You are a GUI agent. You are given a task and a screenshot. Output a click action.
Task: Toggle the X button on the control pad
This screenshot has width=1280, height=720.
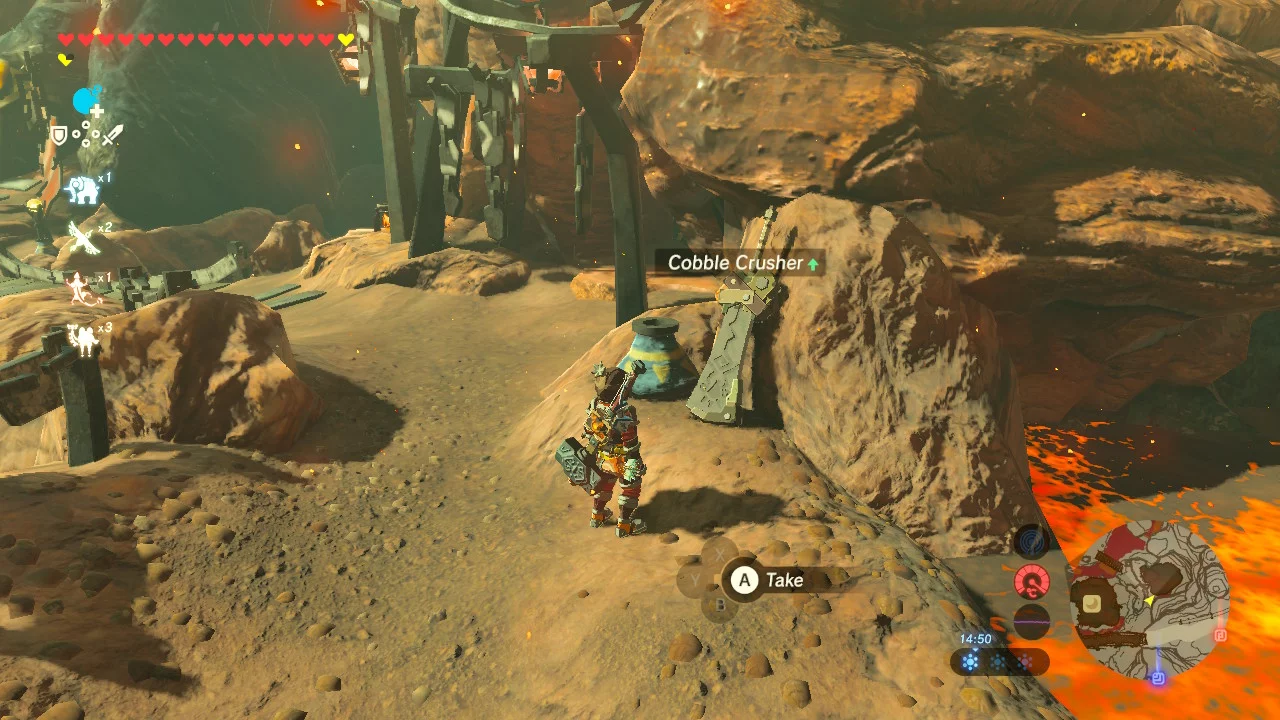[x=720, y=551]
